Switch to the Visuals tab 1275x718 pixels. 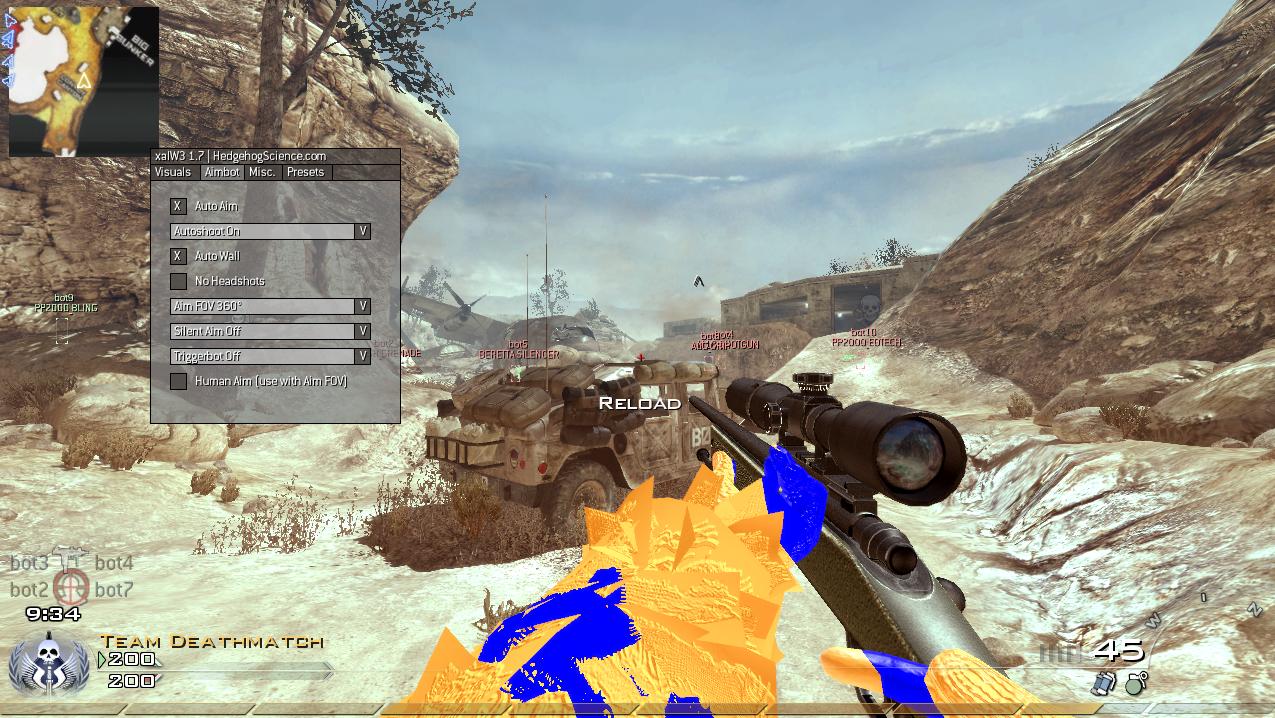coord(173,172)
